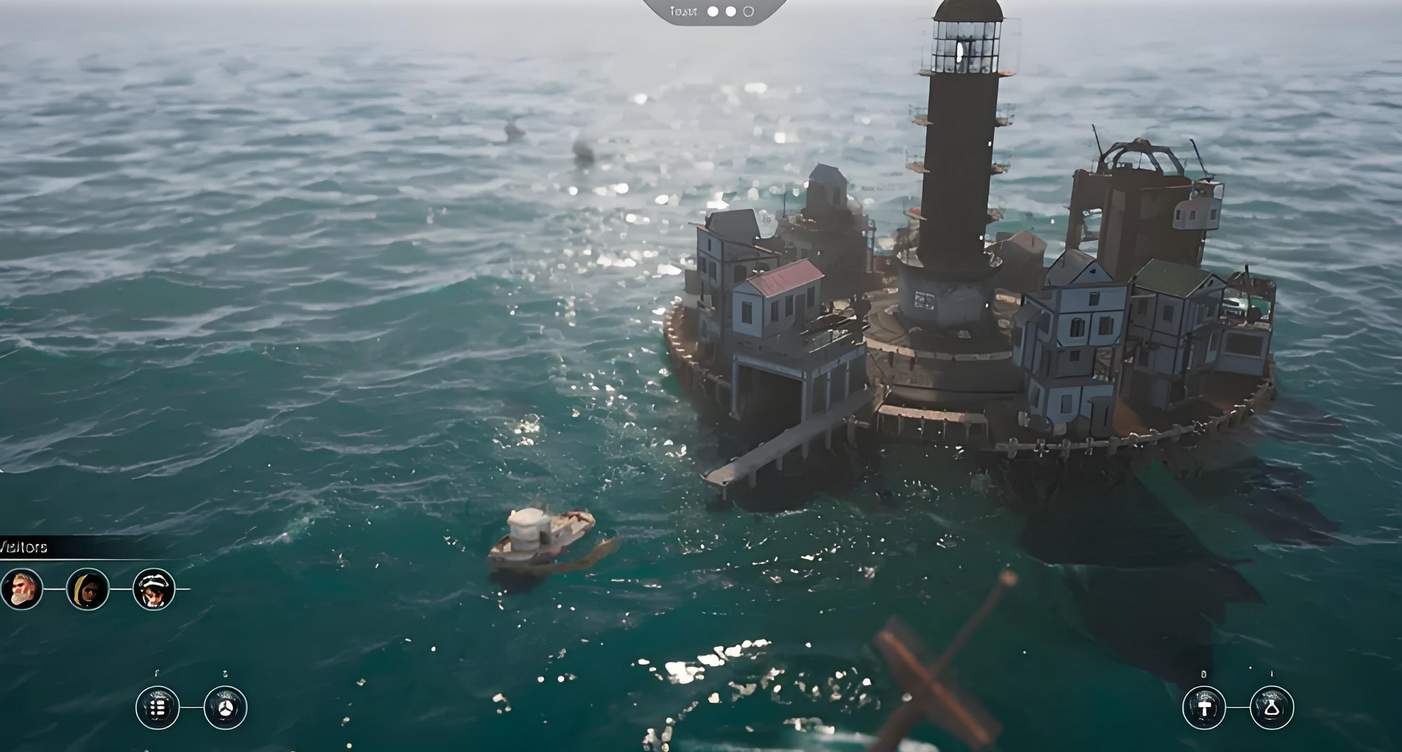Open the list menu icon

point(157,708)
